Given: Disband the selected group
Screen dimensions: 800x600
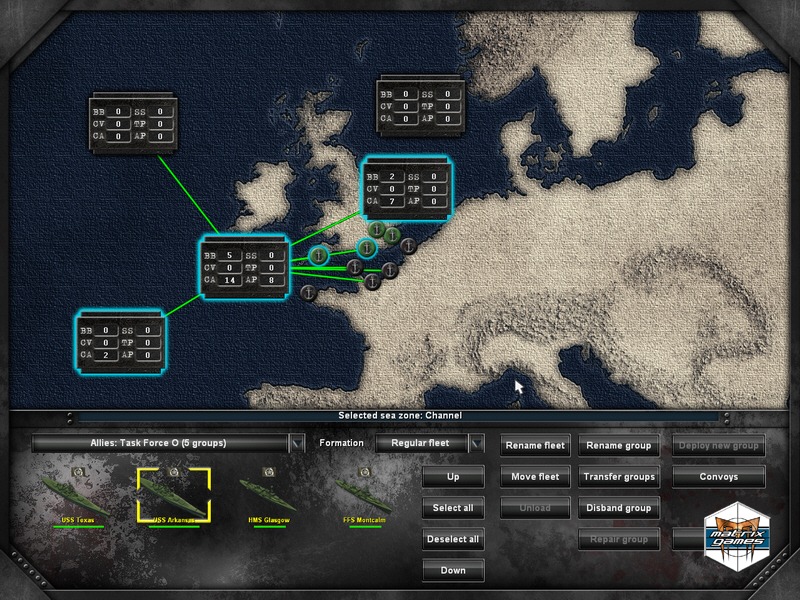Looking at the screenshot, I should (617, 508).
